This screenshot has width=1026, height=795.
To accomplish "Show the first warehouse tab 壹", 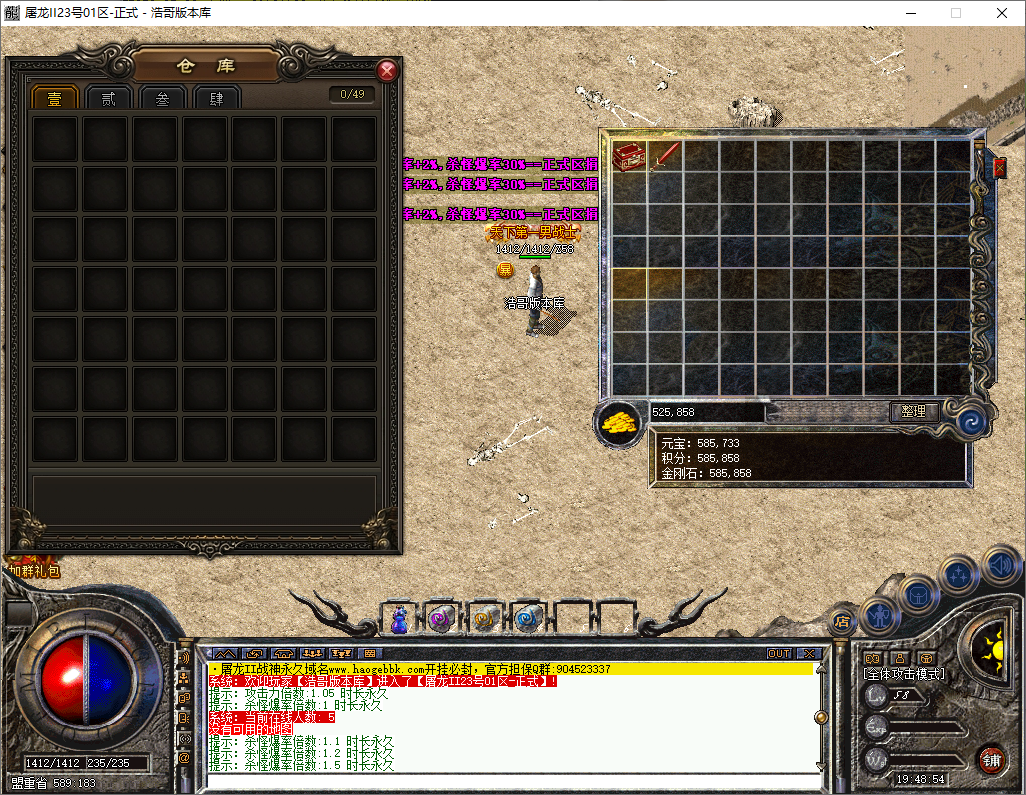I will tap(55, 98).
